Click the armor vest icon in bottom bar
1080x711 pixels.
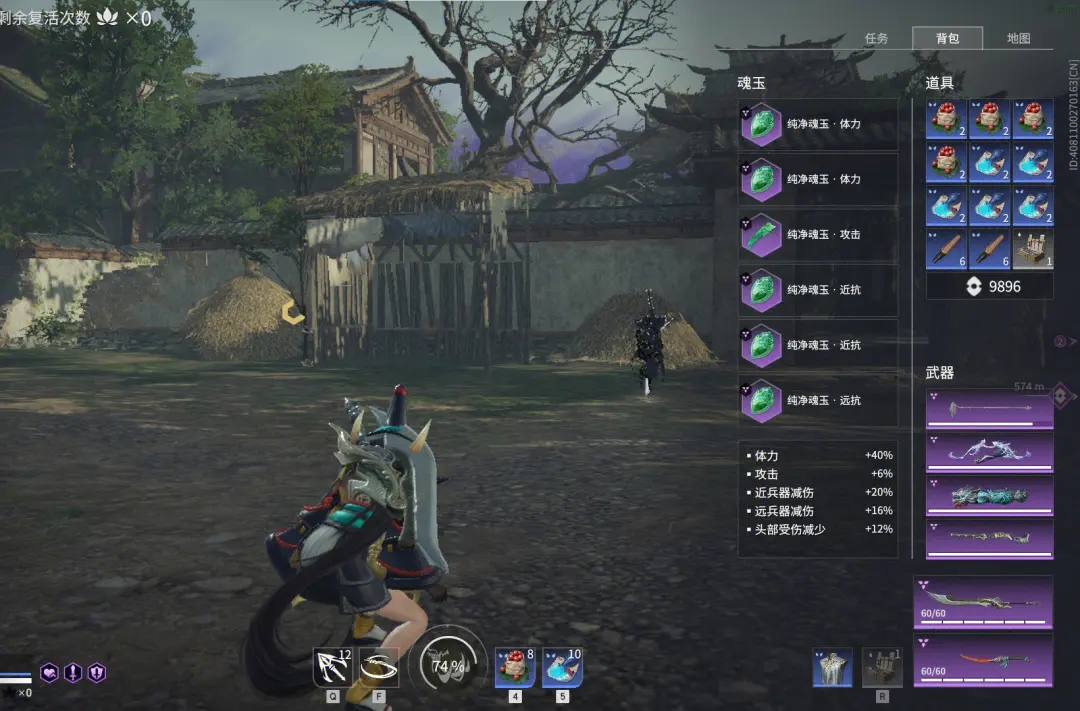pyautogui.click(x=833, y=667)
